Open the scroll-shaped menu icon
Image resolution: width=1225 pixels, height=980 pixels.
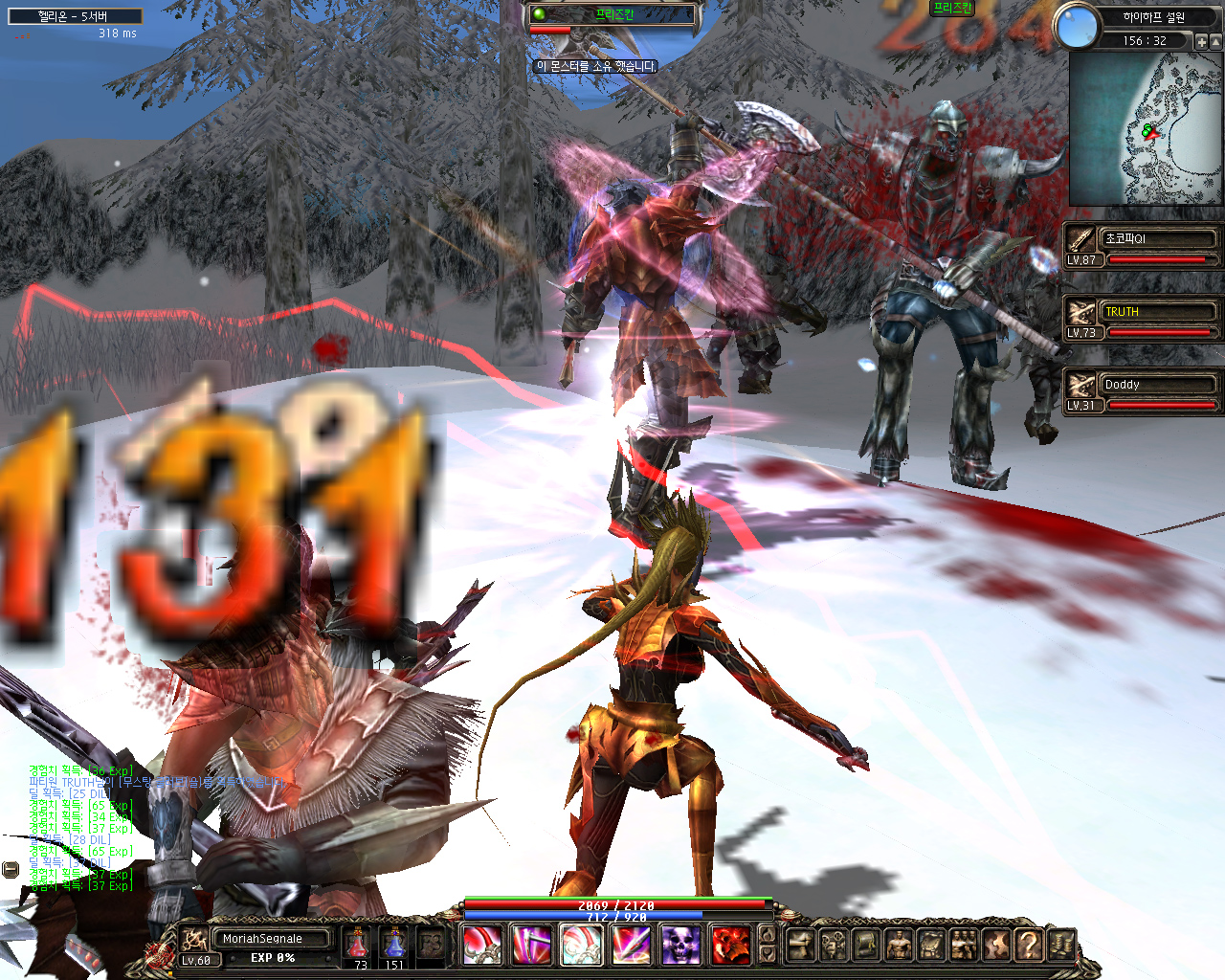coord(866,945)
